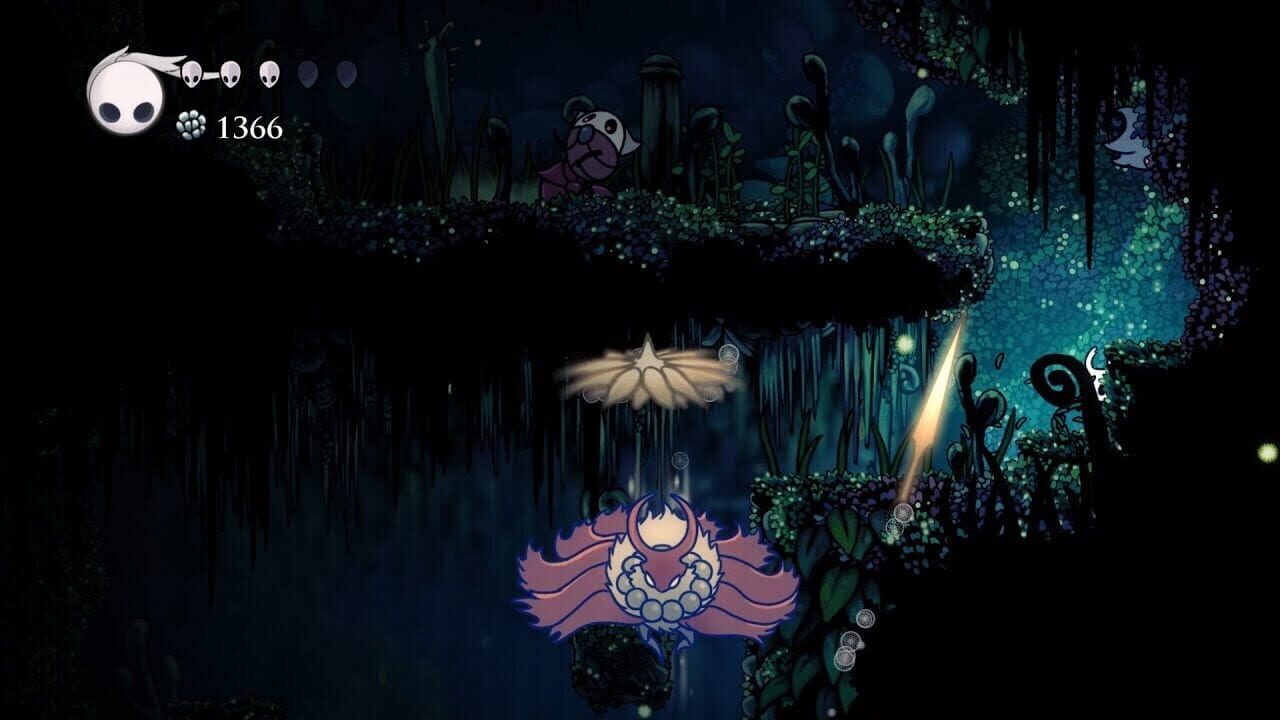1280x720 pixels.
Task: Click the Geo counter reading 1366
Action: coord(248,126)
